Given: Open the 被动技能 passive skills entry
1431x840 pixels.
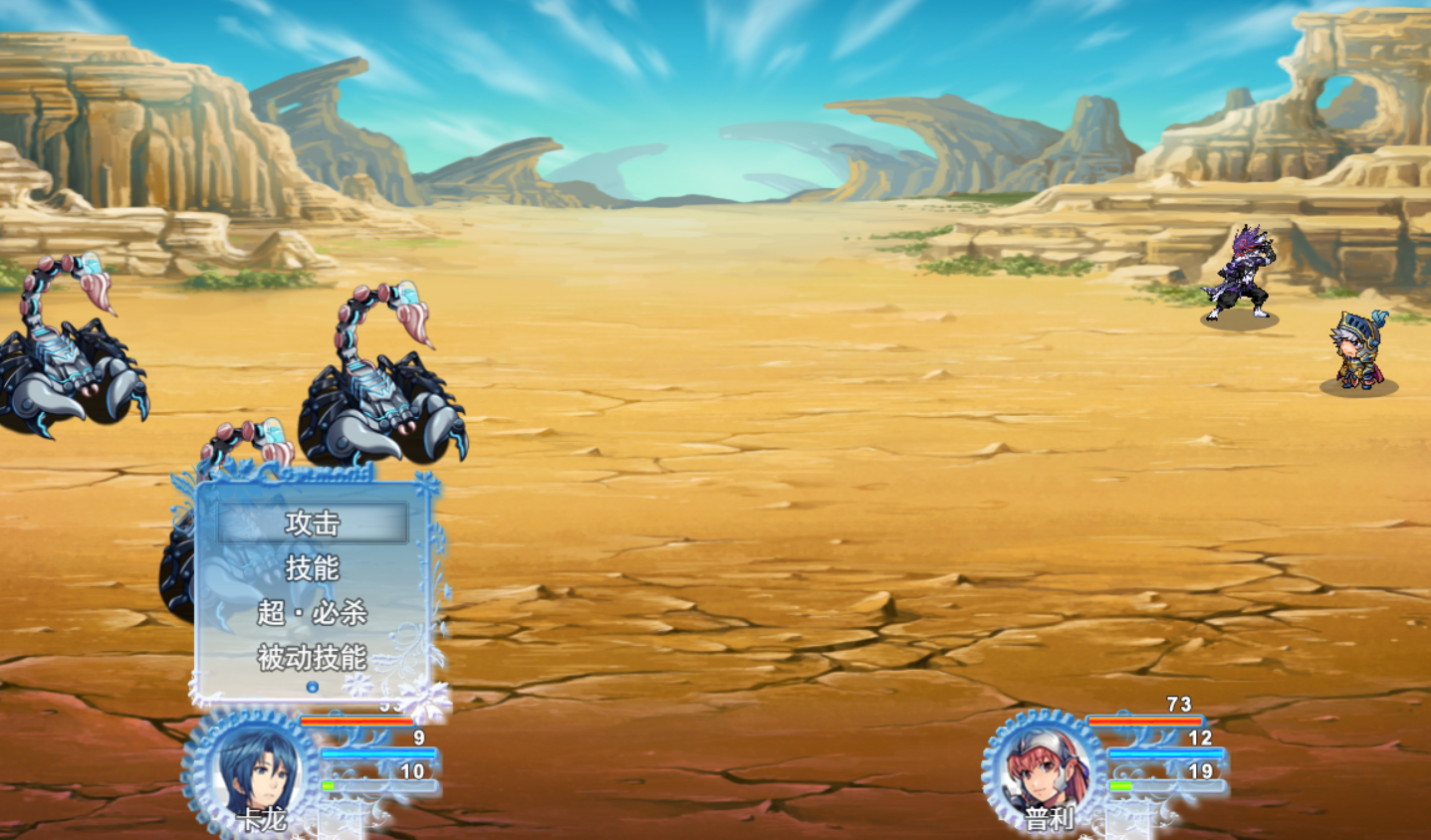Looking at the screenshot, I should coord(313,658).
